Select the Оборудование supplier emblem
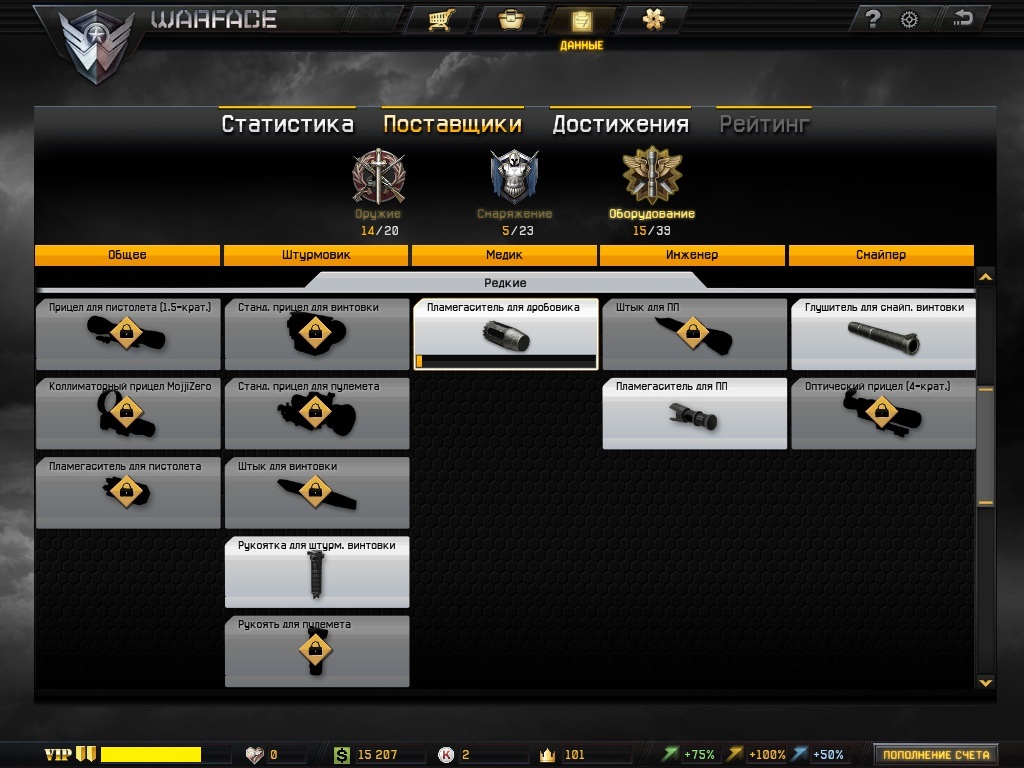Viewport: 1024px width, 768px height. click(652, 176)
